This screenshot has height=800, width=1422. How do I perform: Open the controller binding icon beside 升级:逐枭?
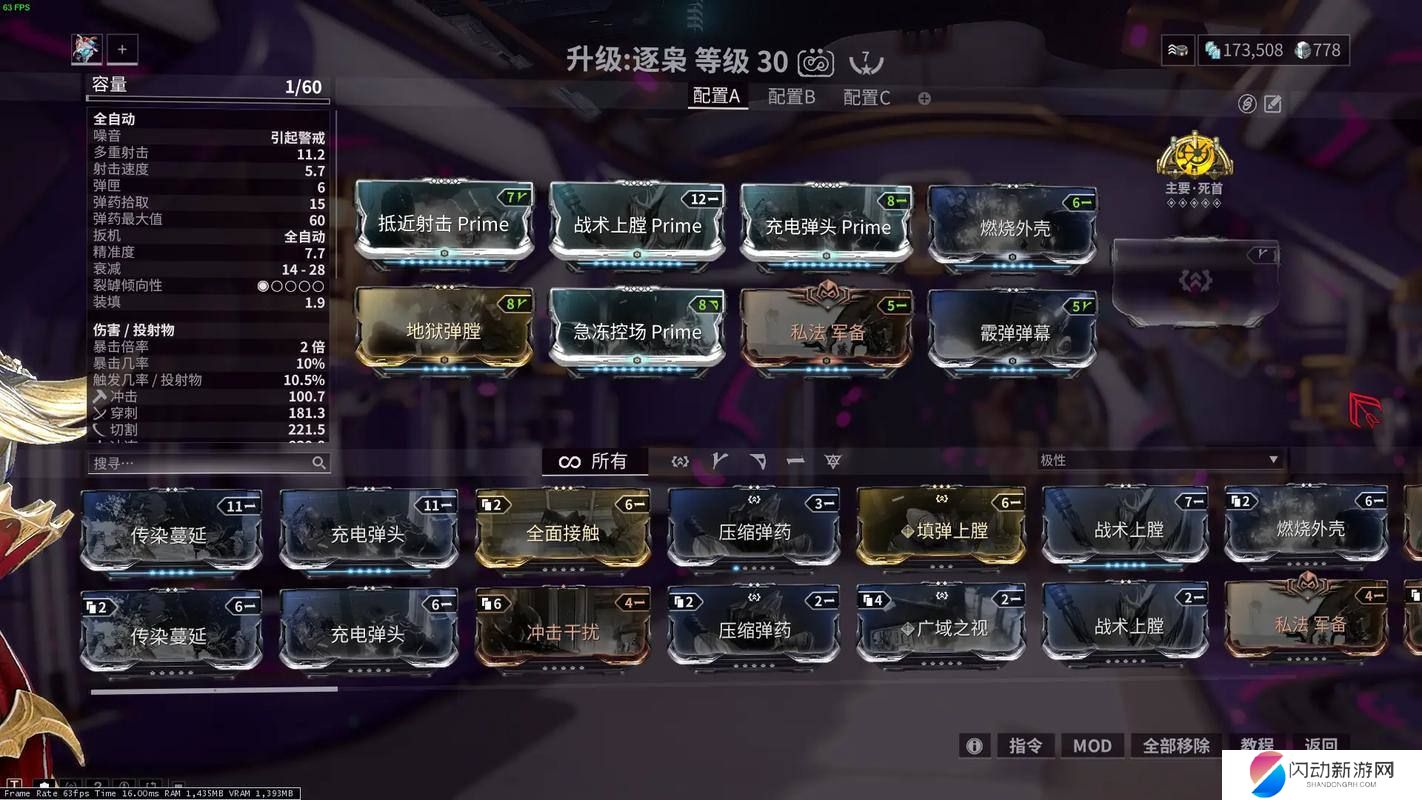[816, 61]
